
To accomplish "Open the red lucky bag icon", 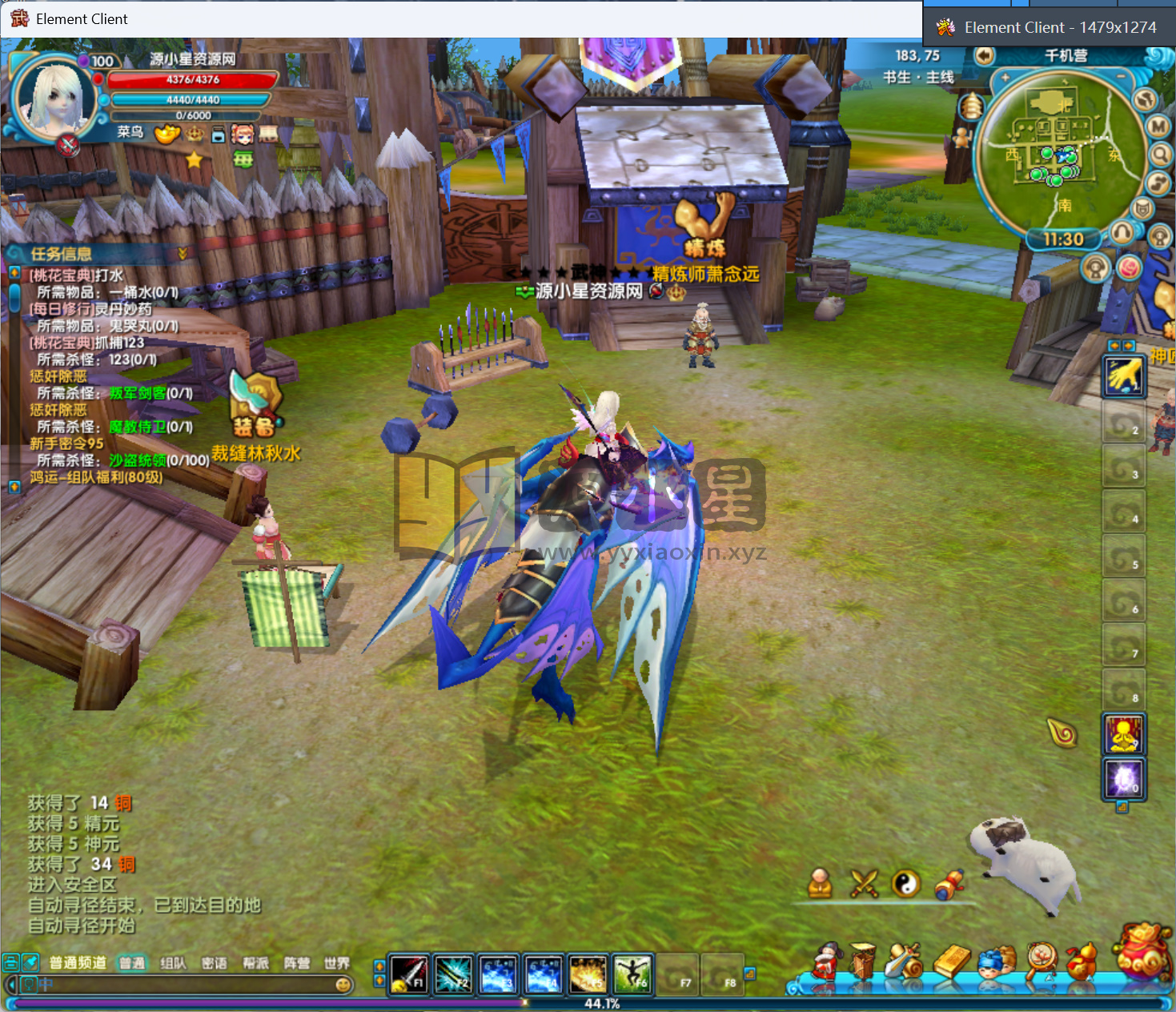I will click(1142, 952).
